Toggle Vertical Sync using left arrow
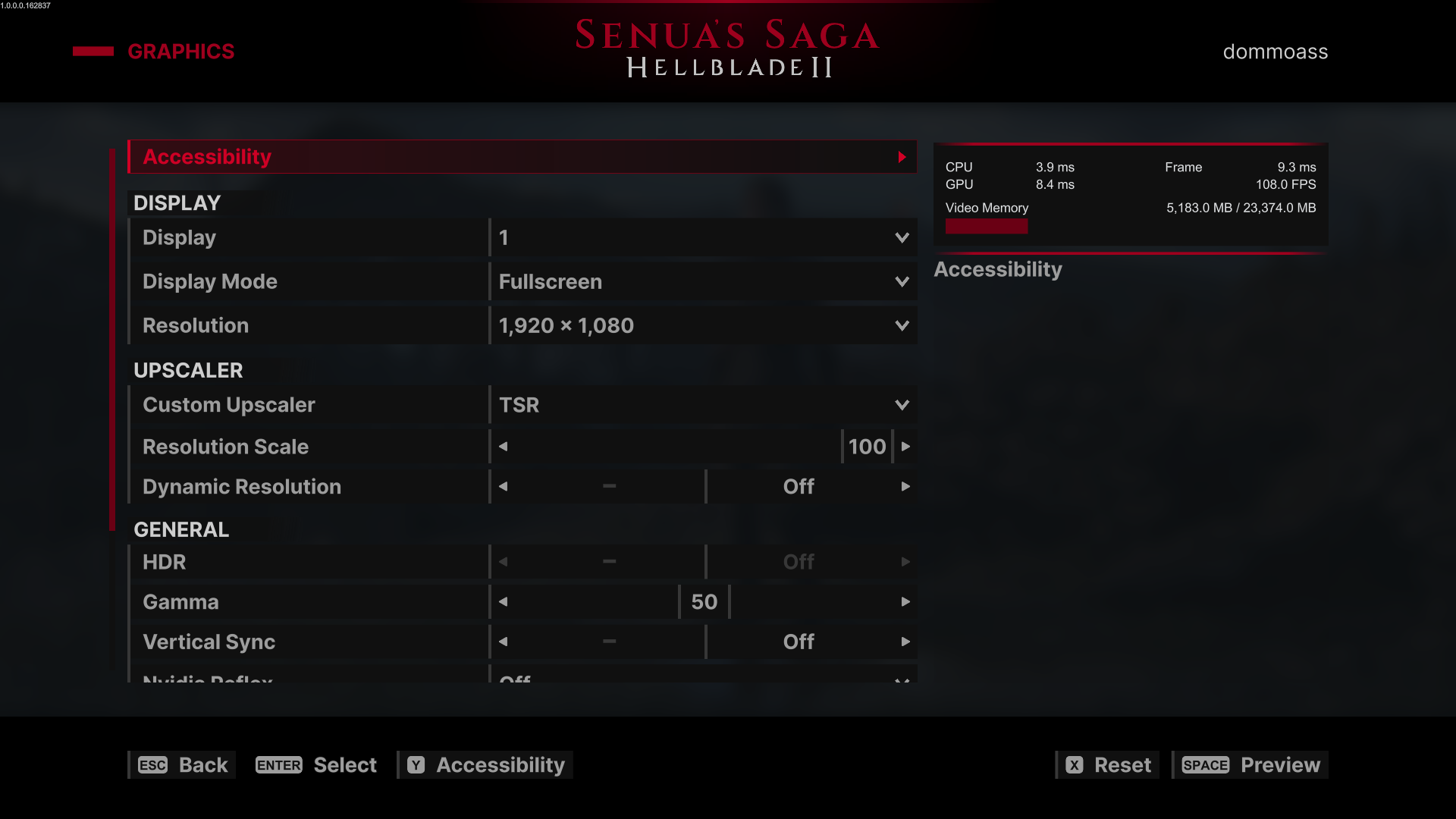Image resolution: width=1456 pixels, height=819 pixels. click(504, 642)
